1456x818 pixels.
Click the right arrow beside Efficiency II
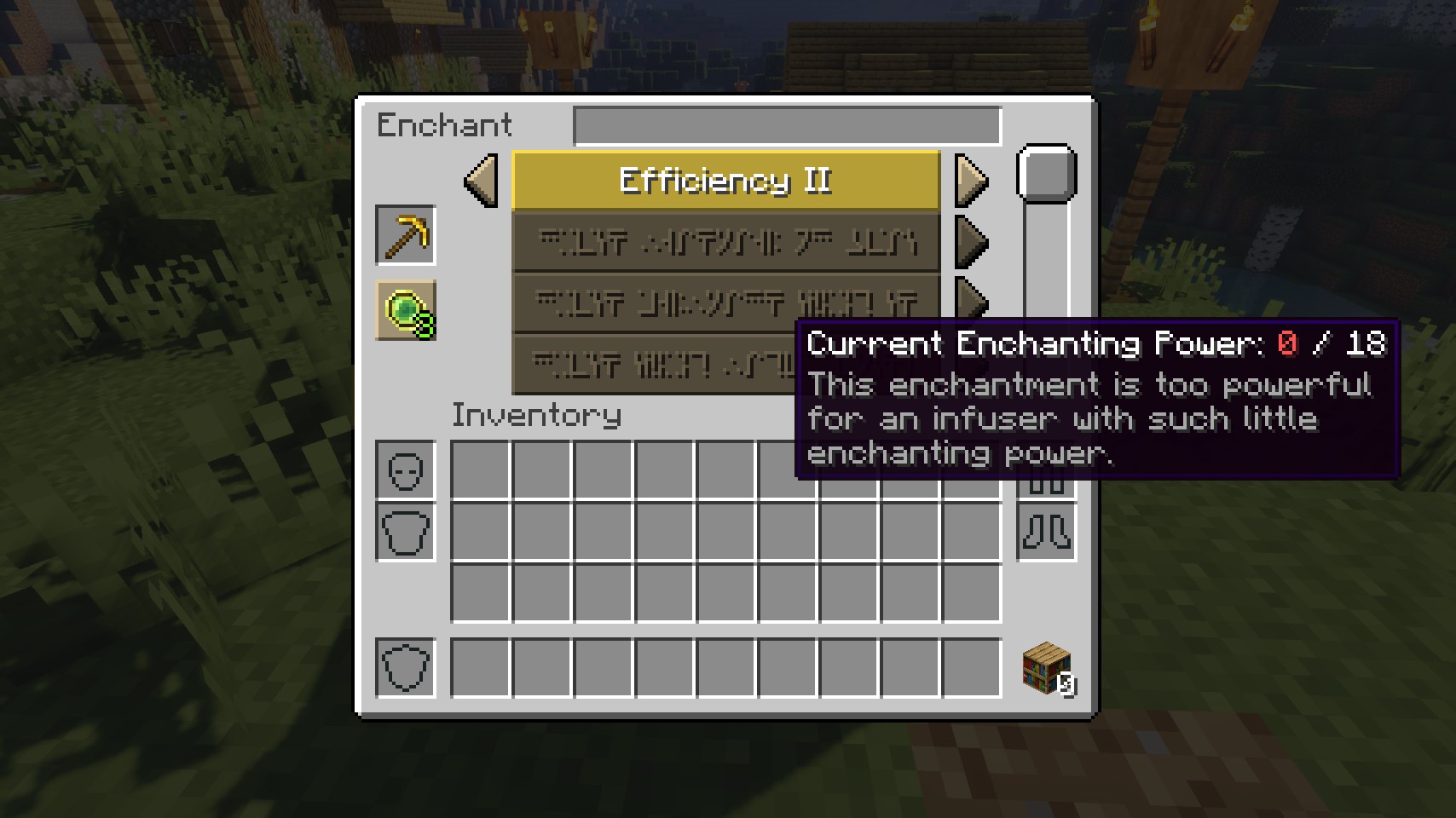(971, 181)
